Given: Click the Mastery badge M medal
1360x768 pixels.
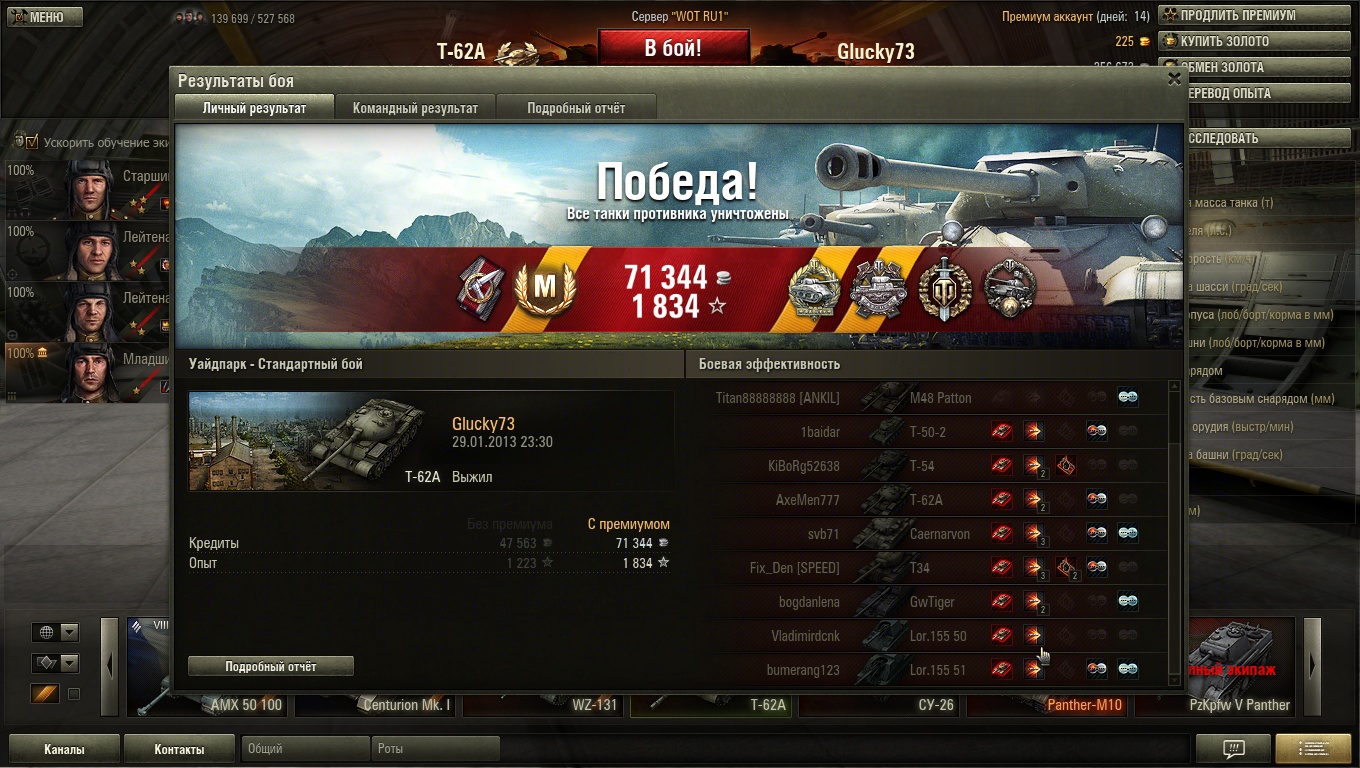Looking at the screenshot, I should (544, 288).
